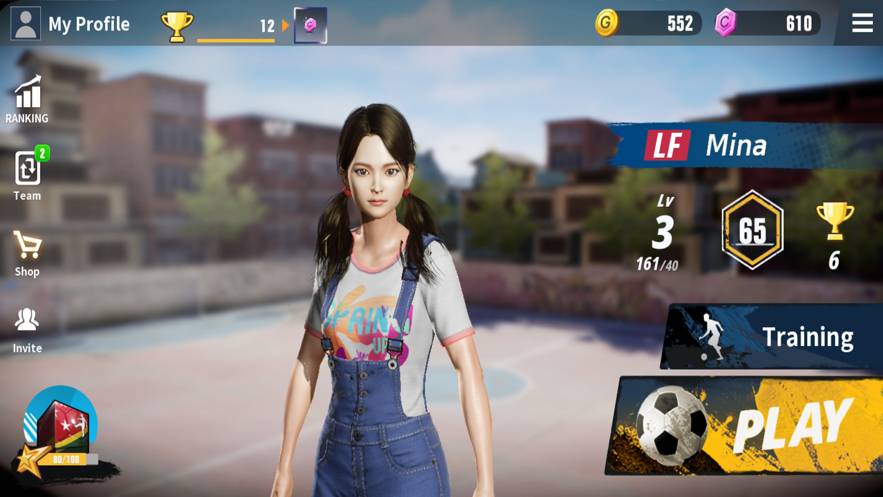Open the Ranking screen

27,100
